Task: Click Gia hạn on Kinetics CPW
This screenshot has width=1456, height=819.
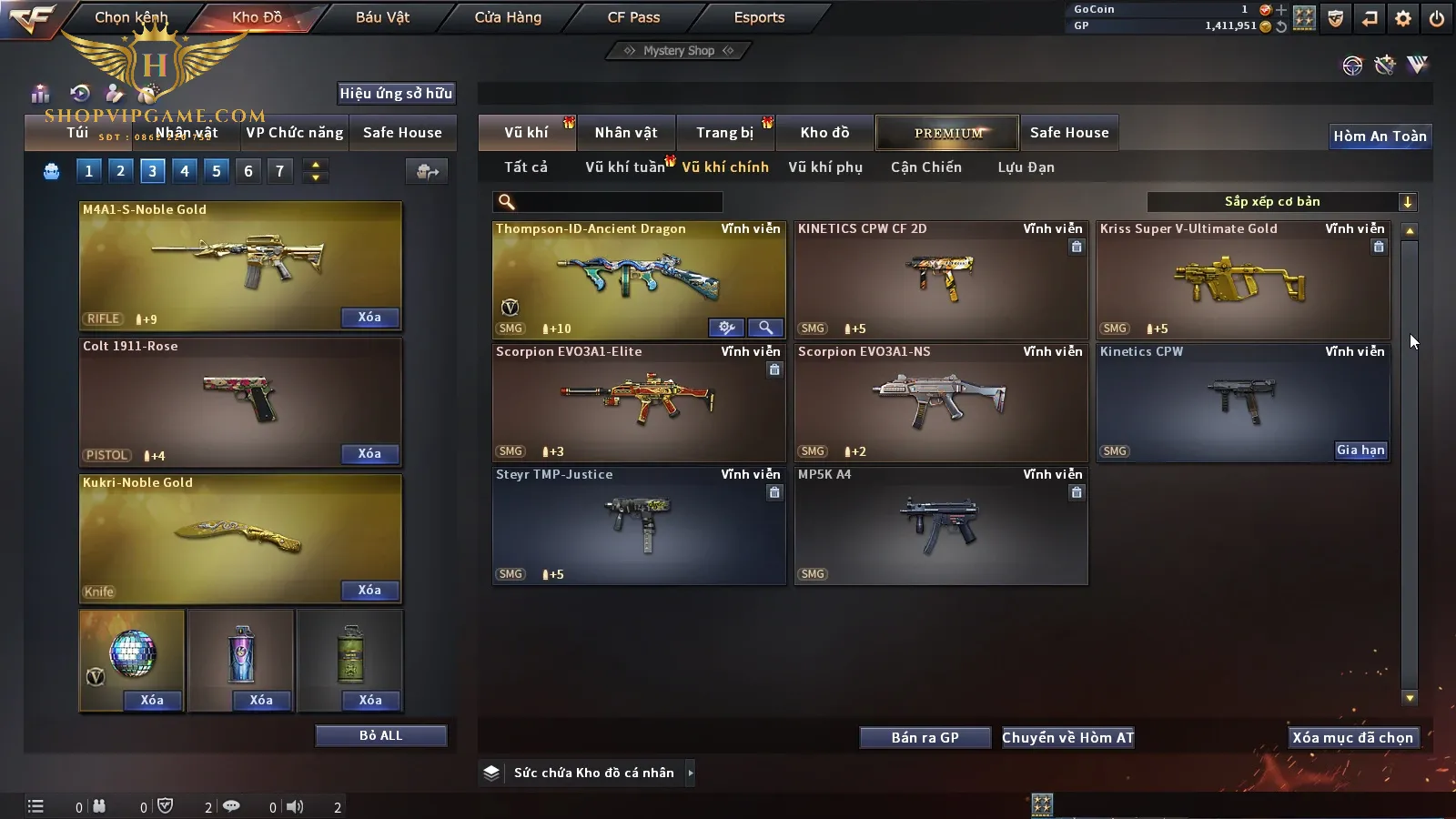Action: tap(1360, 450)
